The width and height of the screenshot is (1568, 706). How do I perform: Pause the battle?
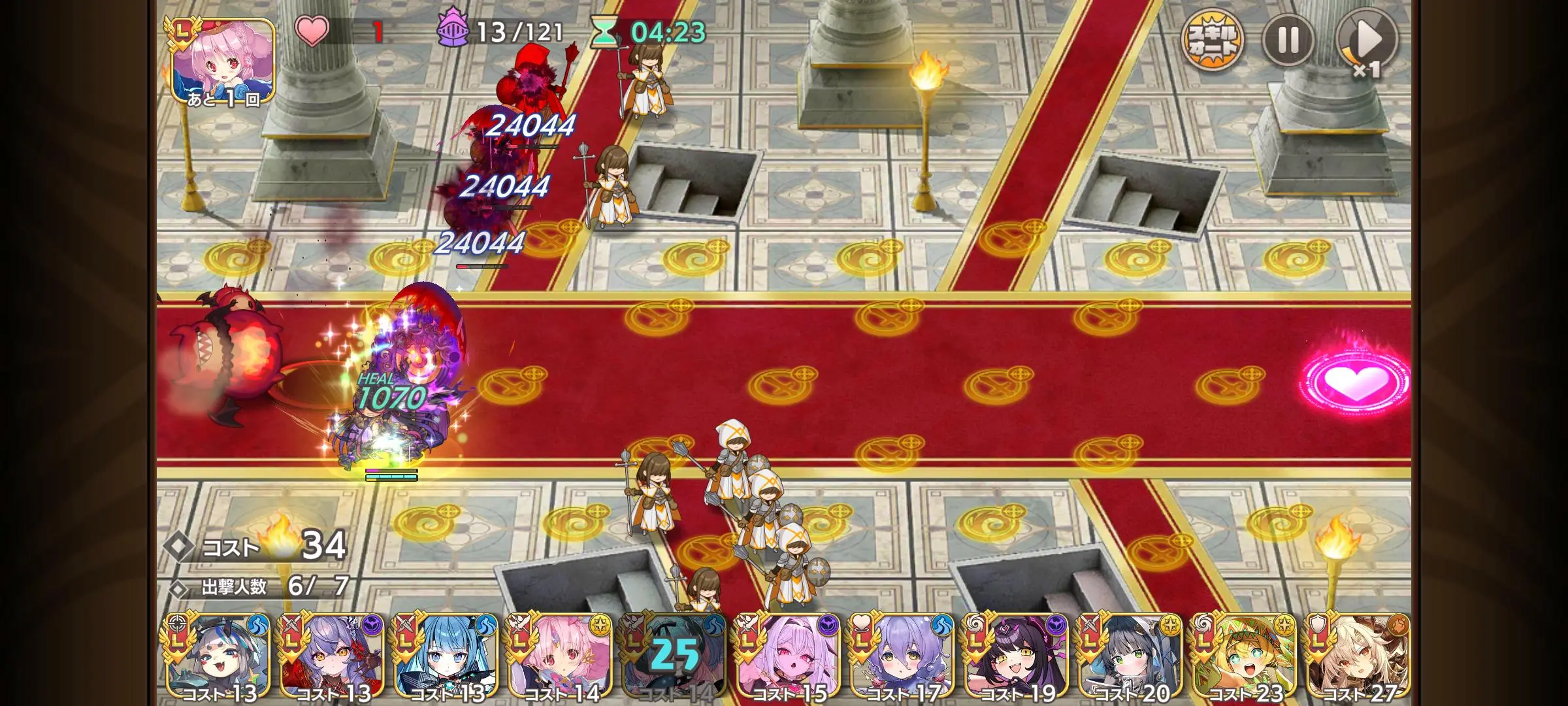click(x=1288, y=41)
